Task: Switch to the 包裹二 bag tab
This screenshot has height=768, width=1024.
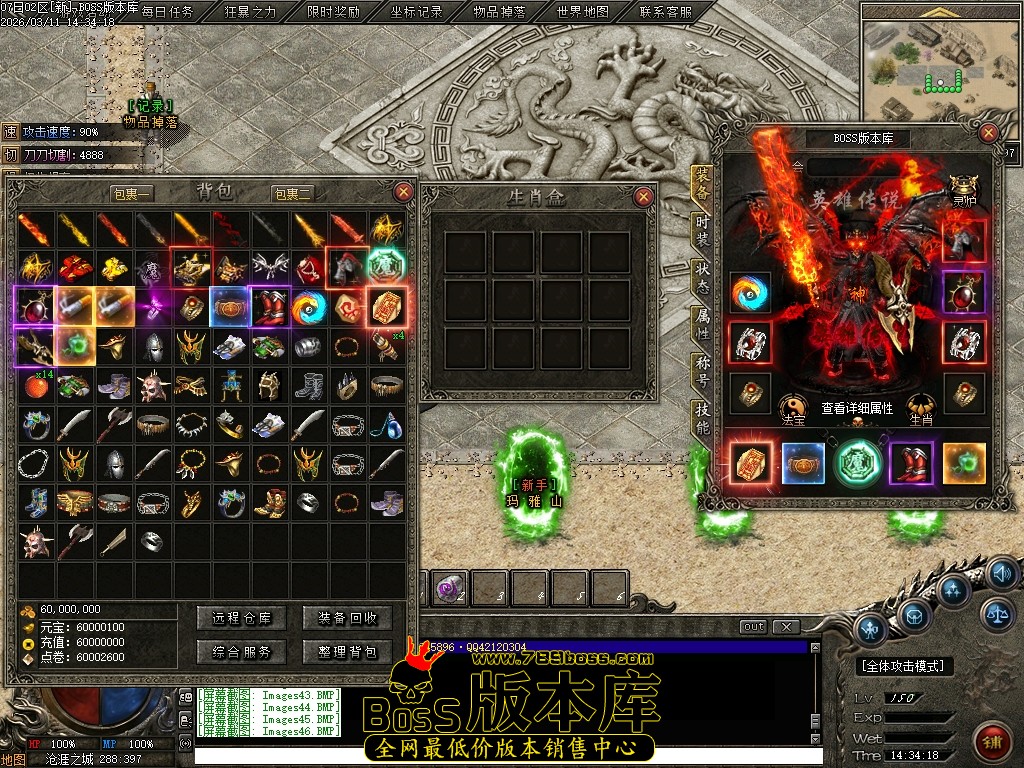Action: 293,194
